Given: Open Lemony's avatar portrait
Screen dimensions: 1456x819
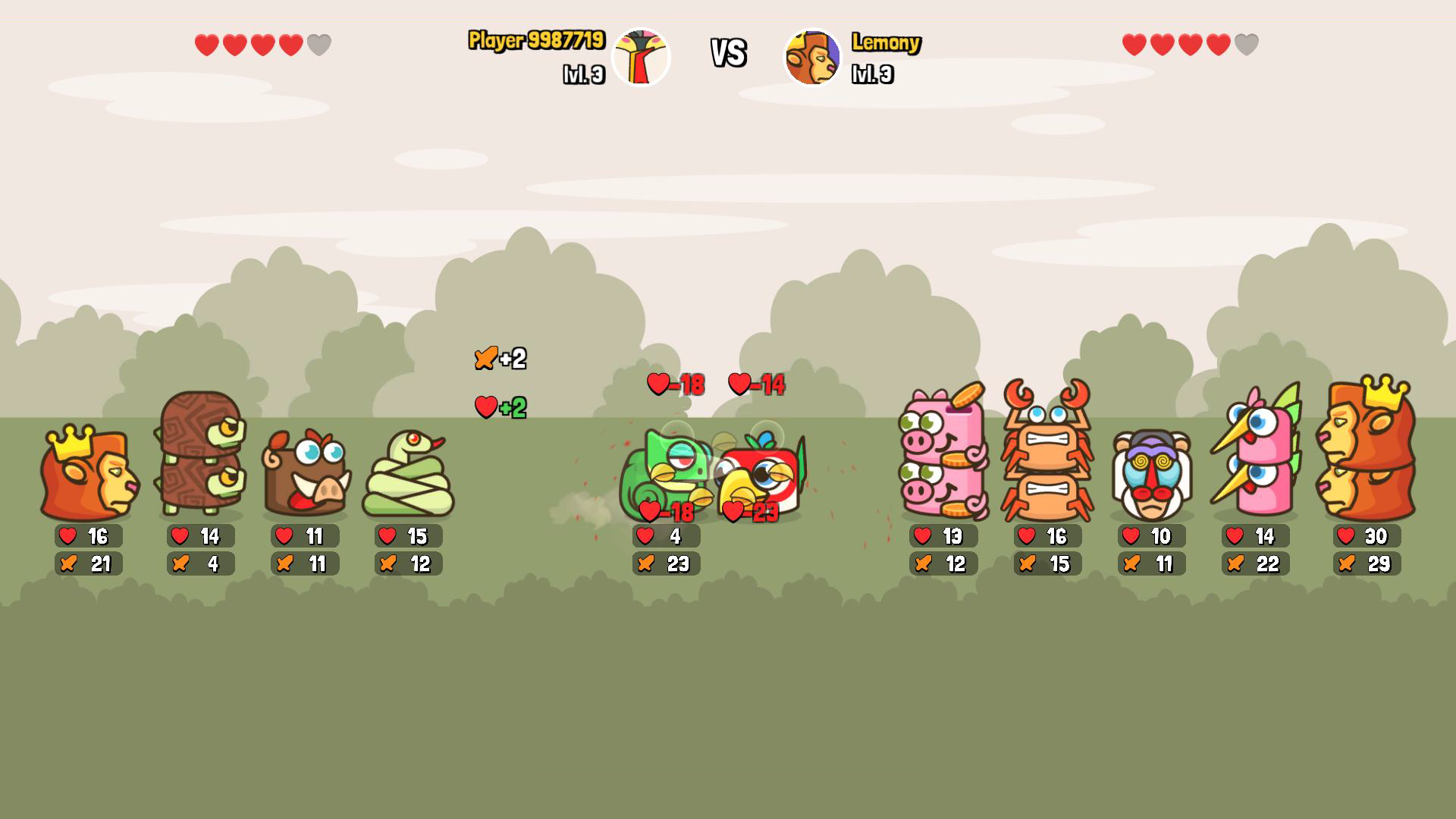Looking at the screenshot, I should tap(812, 55).
